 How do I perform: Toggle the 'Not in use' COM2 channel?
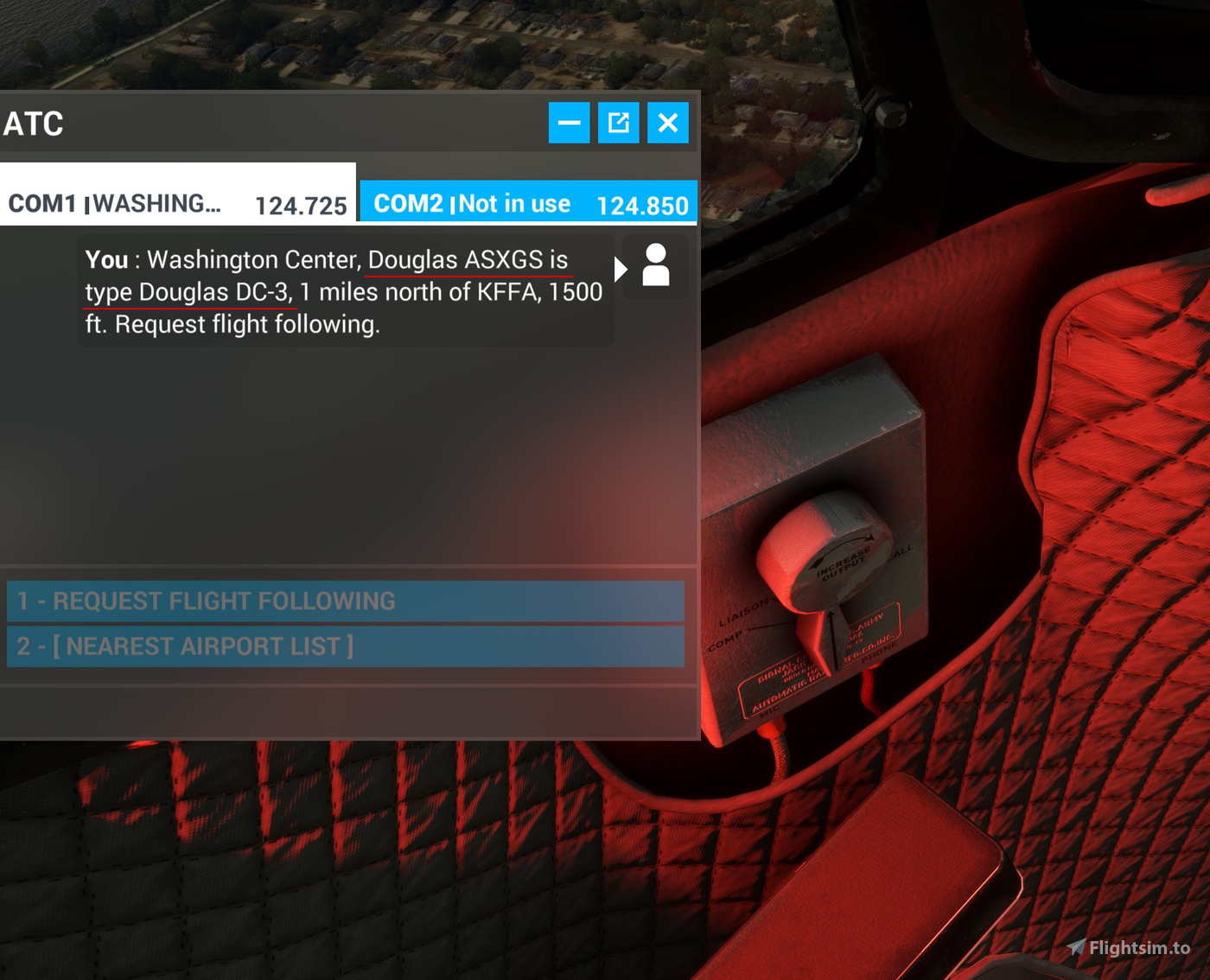(515, 203)
